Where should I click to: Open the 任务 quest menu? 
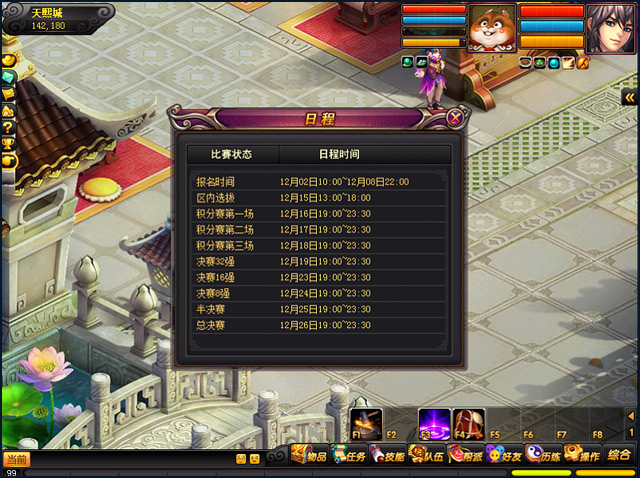click(349, 456)
